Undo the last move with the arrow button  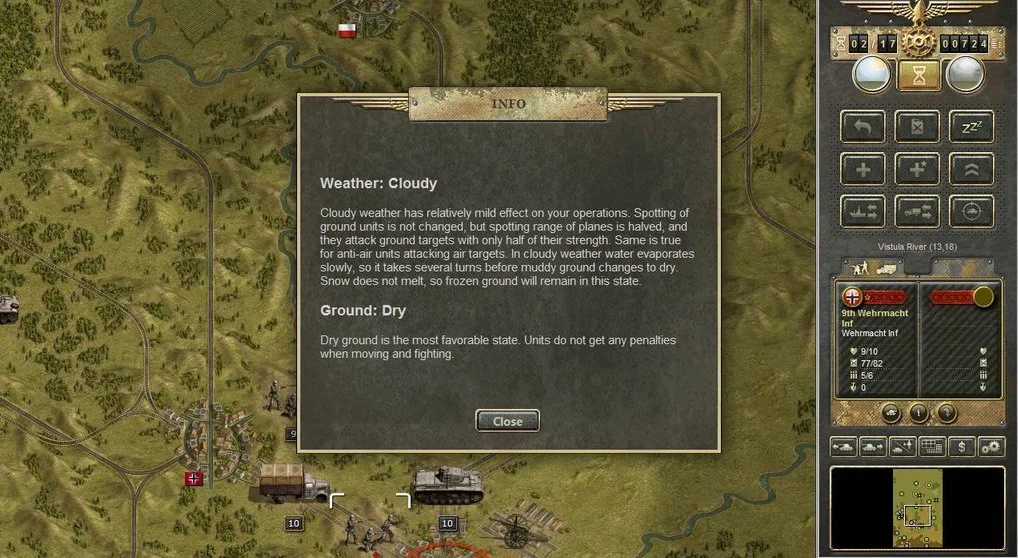pos(863,126)
